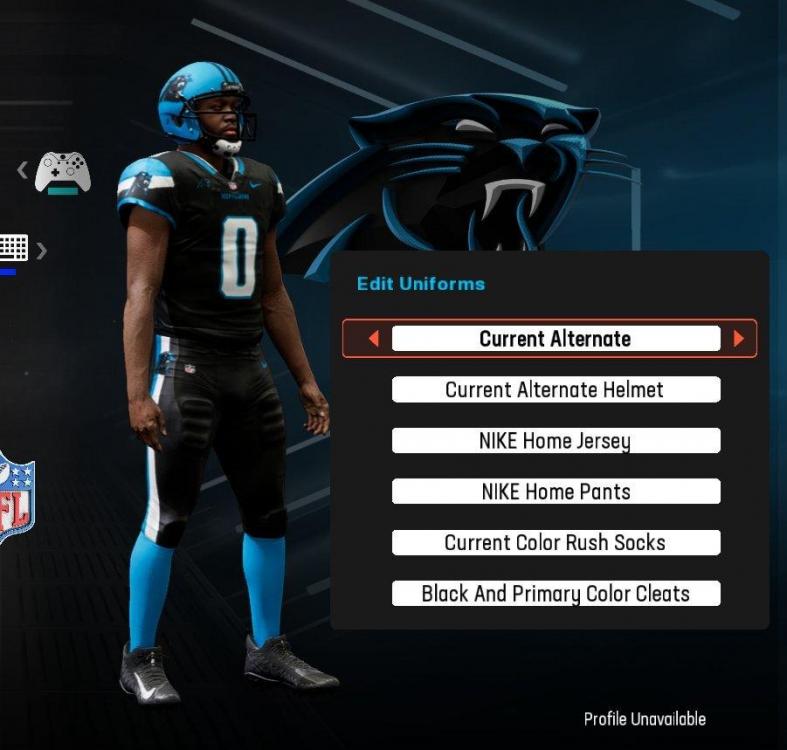Open the NIKE Home Jersey option
Viewport: 787px width, 750px height.
click(x=555, y=441)
